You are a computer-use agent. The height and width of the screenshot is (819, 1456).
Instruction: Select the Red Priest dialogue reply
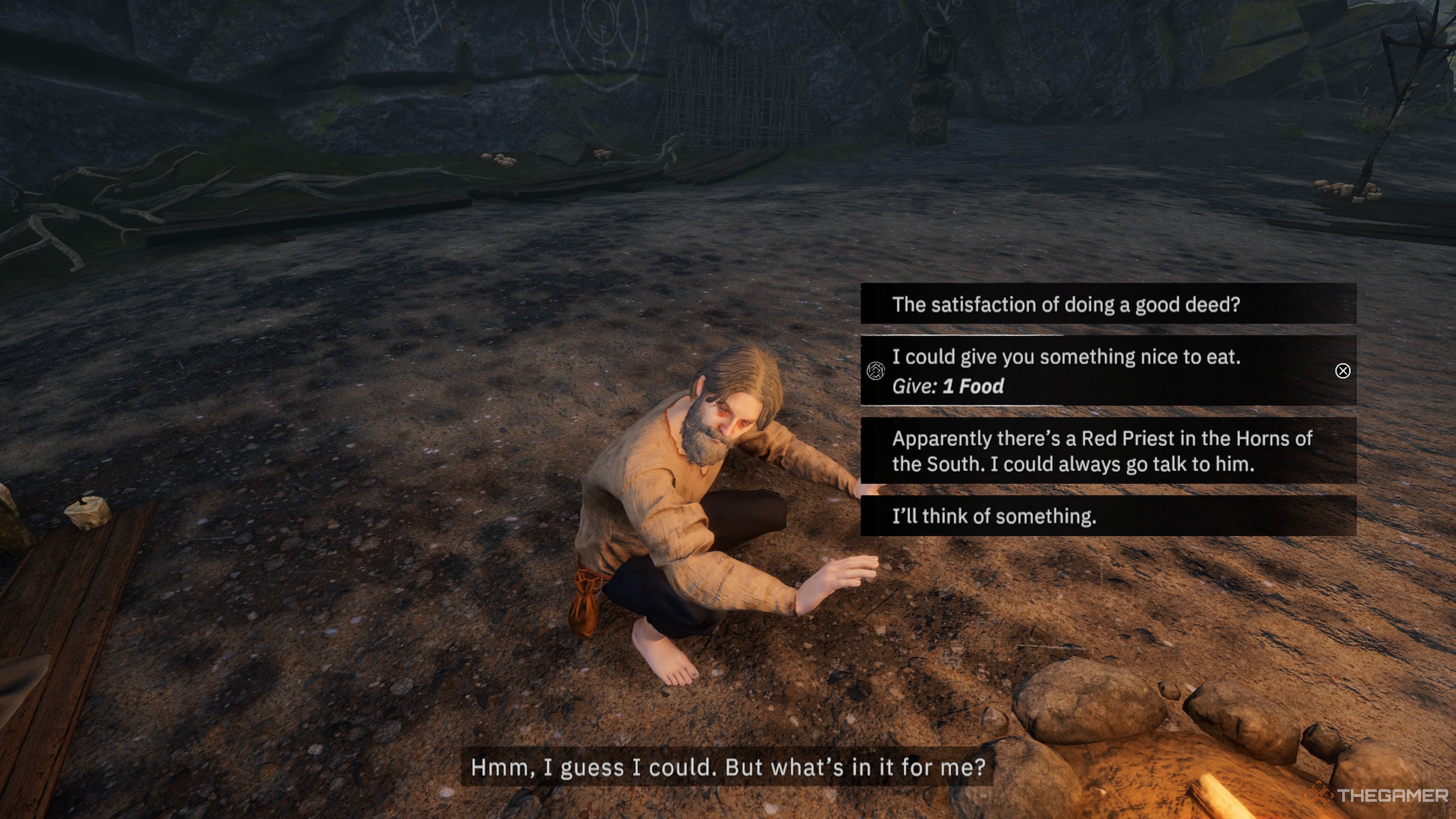pos(1108,450)
